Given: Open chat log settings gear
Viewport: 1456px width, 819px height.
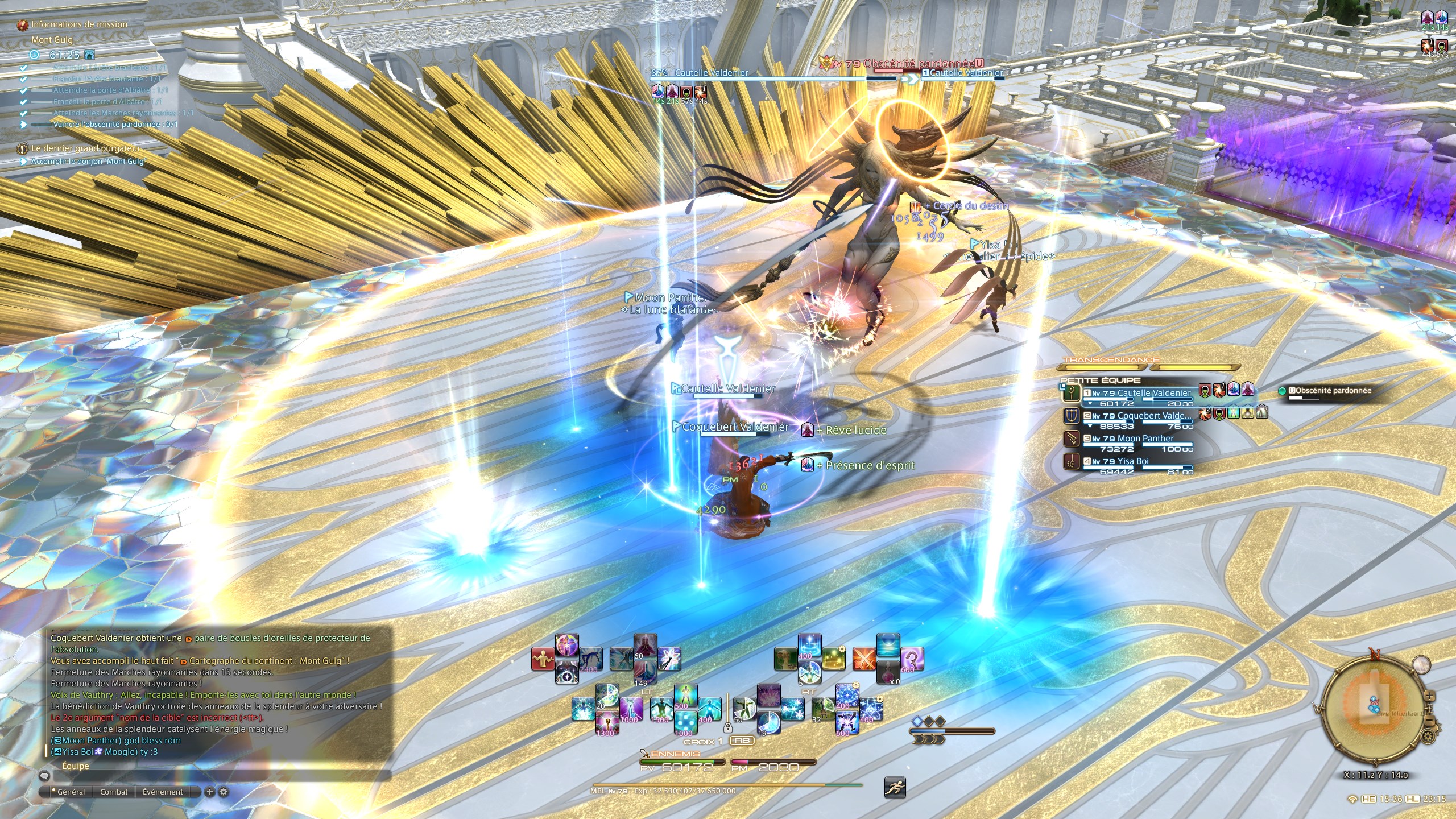Looking at the screenshot, I should [224, 792].
